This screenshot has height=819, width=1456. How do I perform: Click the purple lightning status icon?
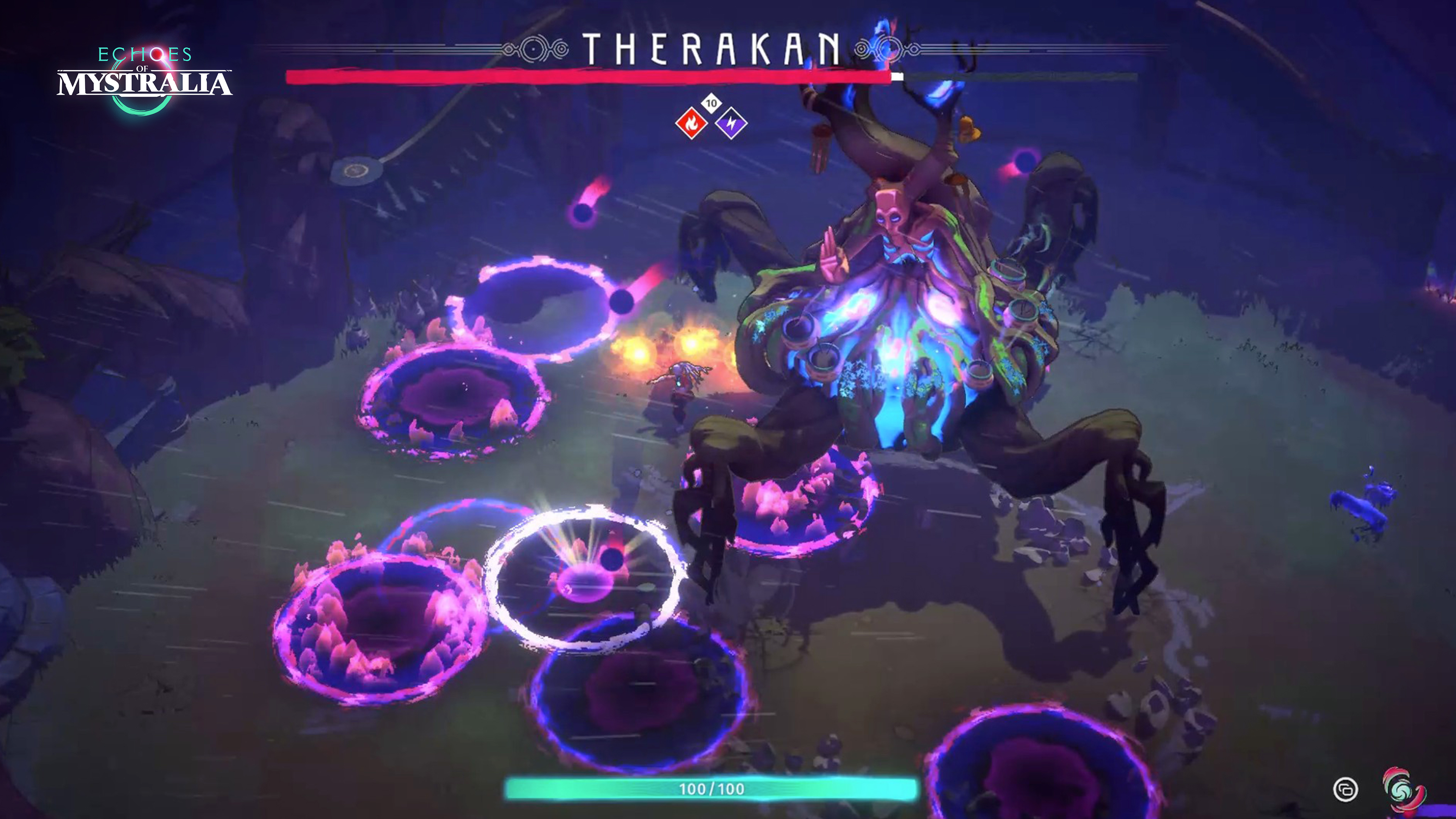(731, 122)
